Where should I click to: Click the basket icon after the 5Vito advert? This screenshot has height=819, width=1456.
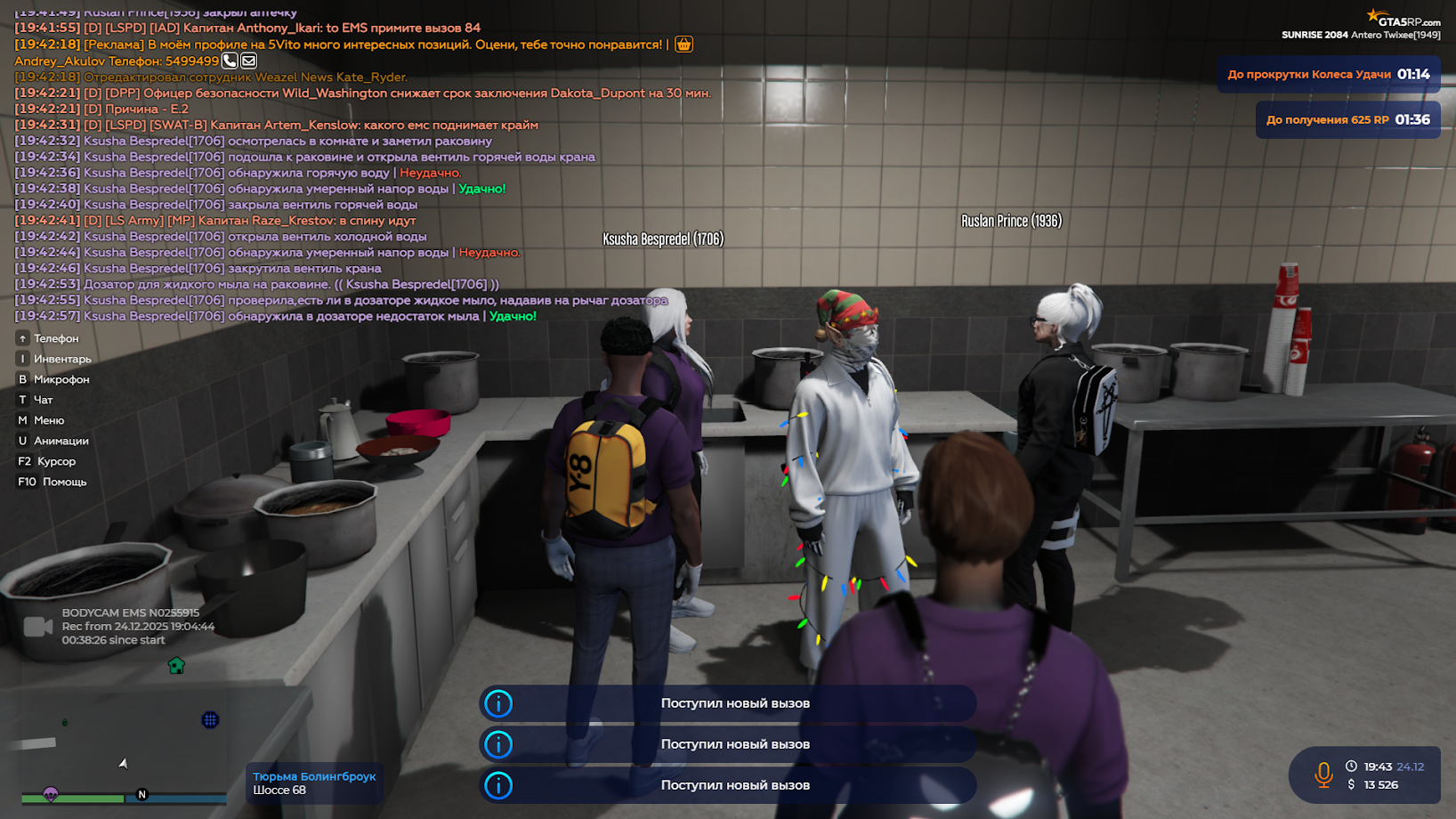coord(683,45)
